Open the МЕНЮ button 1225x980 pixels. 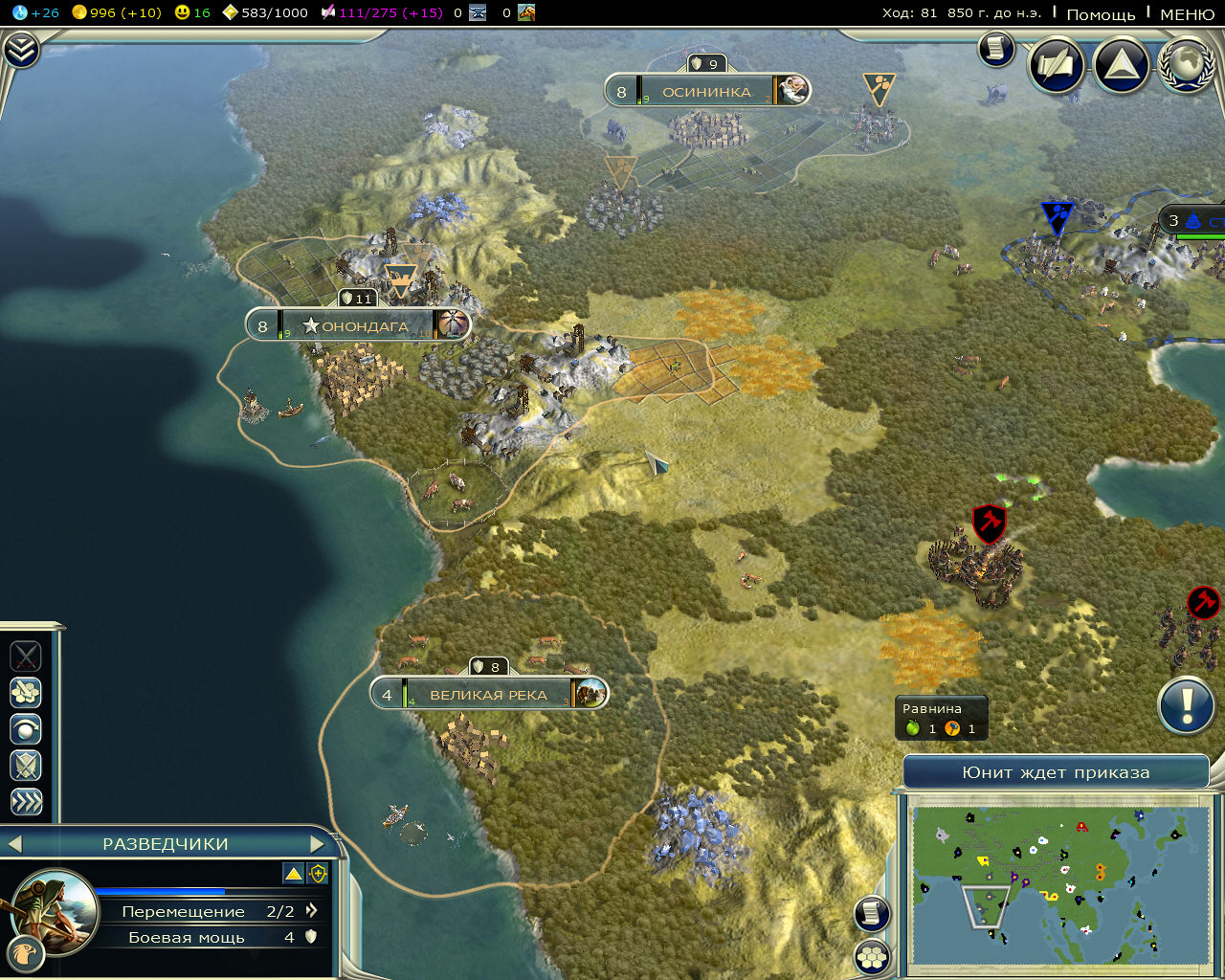tap(1187, 14)
